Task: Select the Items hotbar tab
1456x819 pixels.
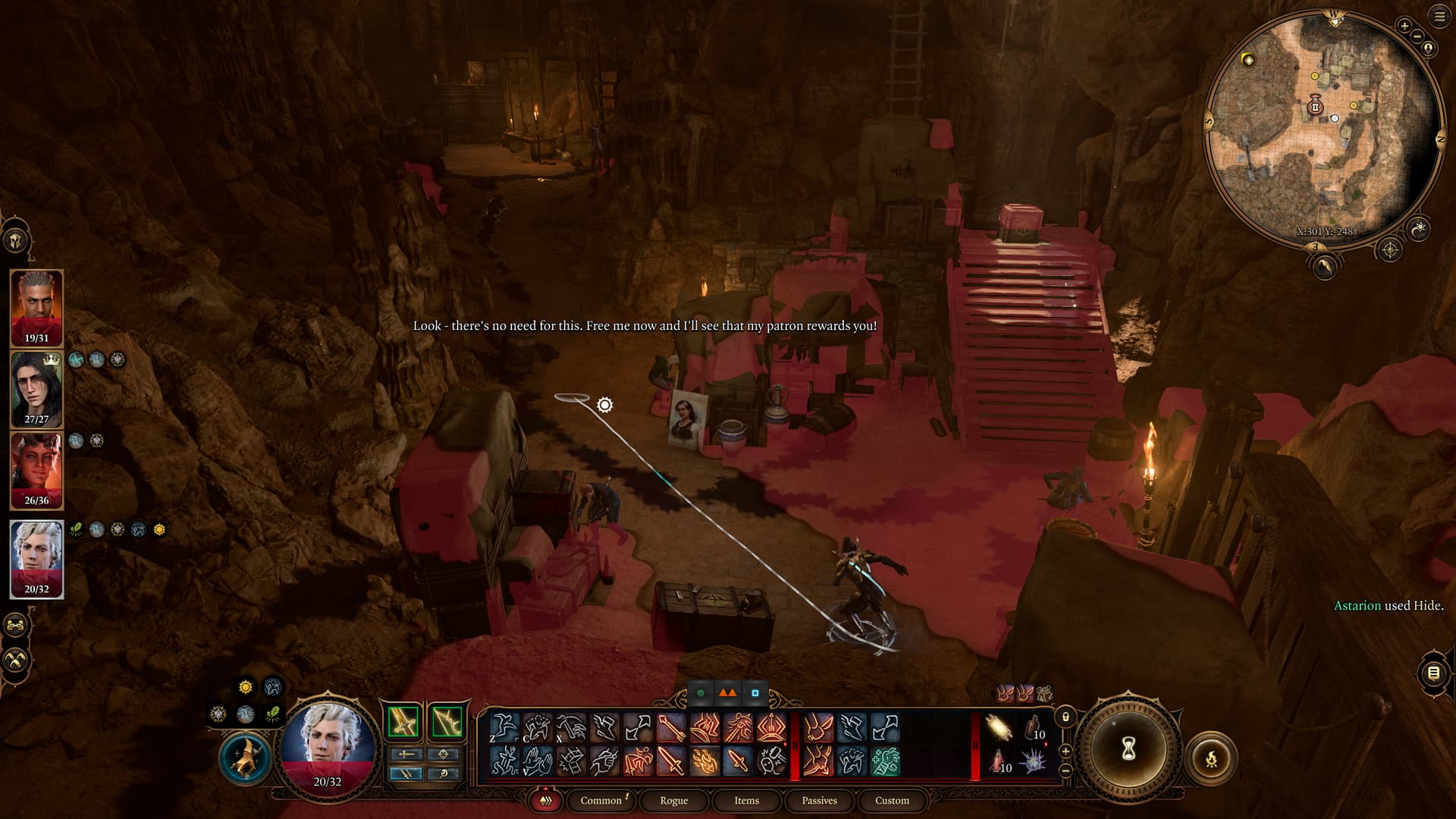Action: click(746, 801)
